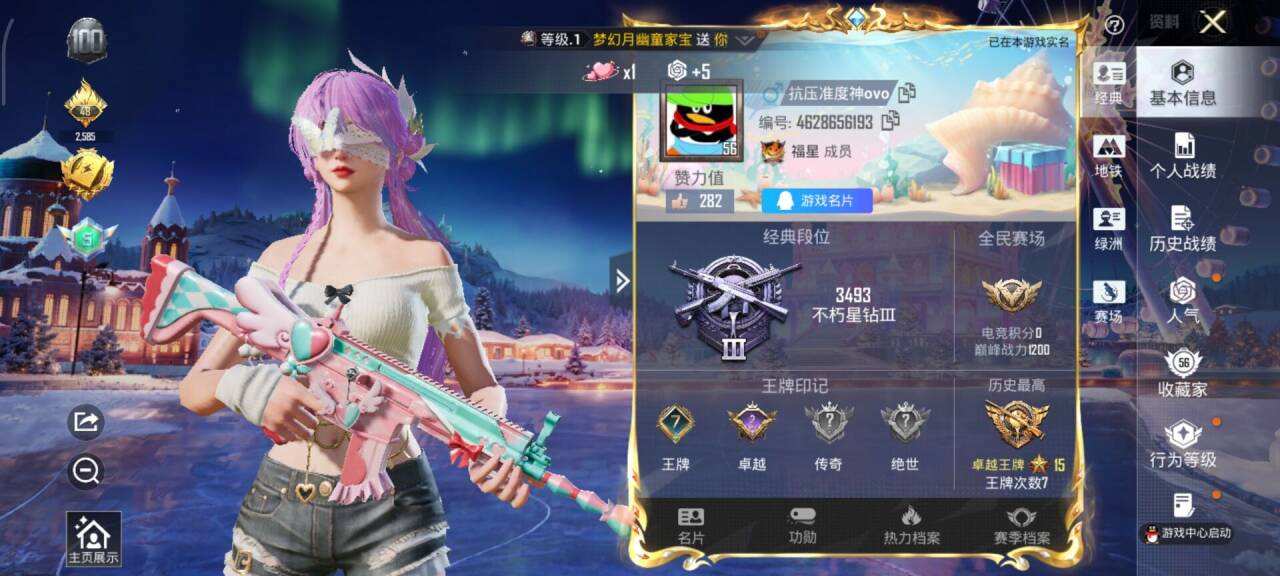This screenshot has height=576, width=1280.
Task: Click 游戏中心启动 button
Action: [x=1188, y=534]
